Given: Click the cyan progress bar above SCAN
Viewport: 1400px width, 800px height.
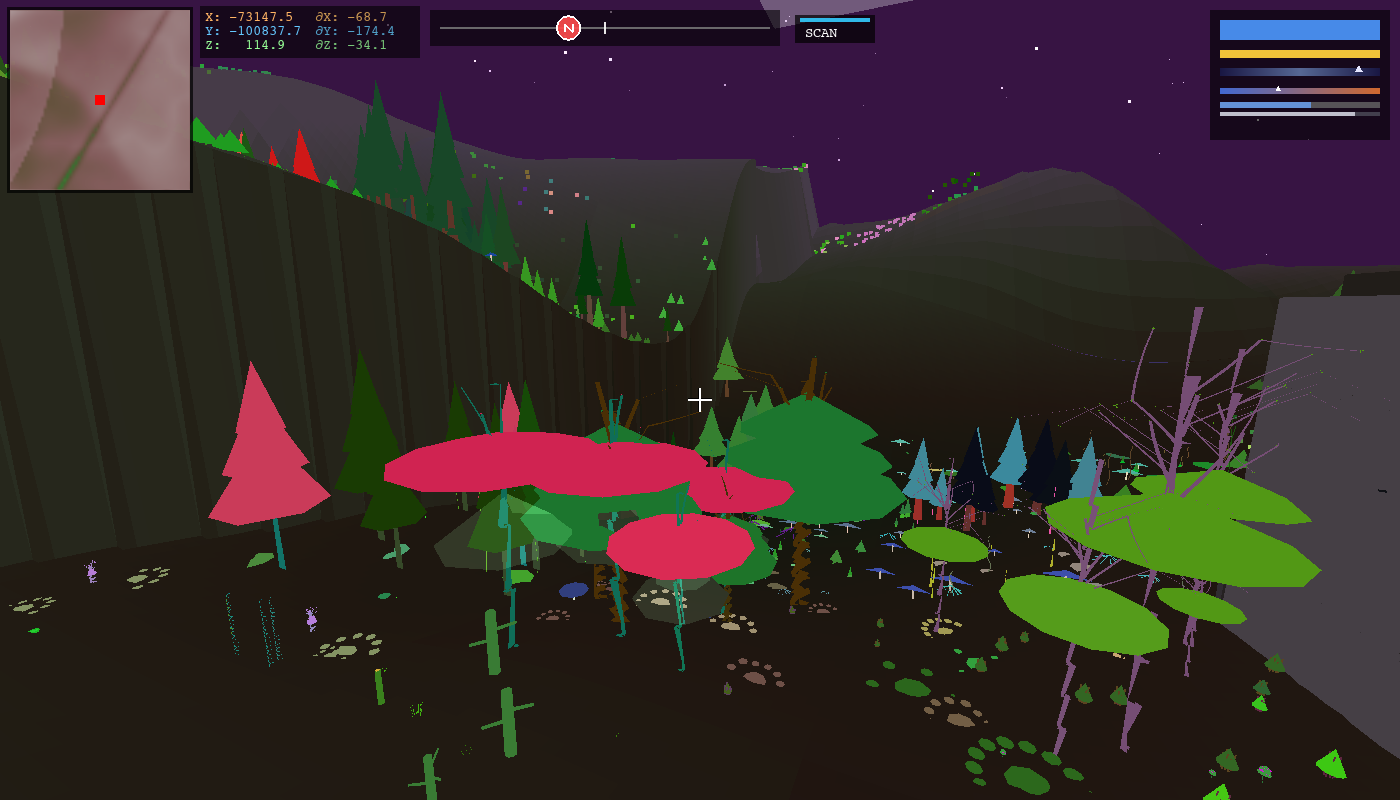Looking at the screenshot, I should [836, 18].
